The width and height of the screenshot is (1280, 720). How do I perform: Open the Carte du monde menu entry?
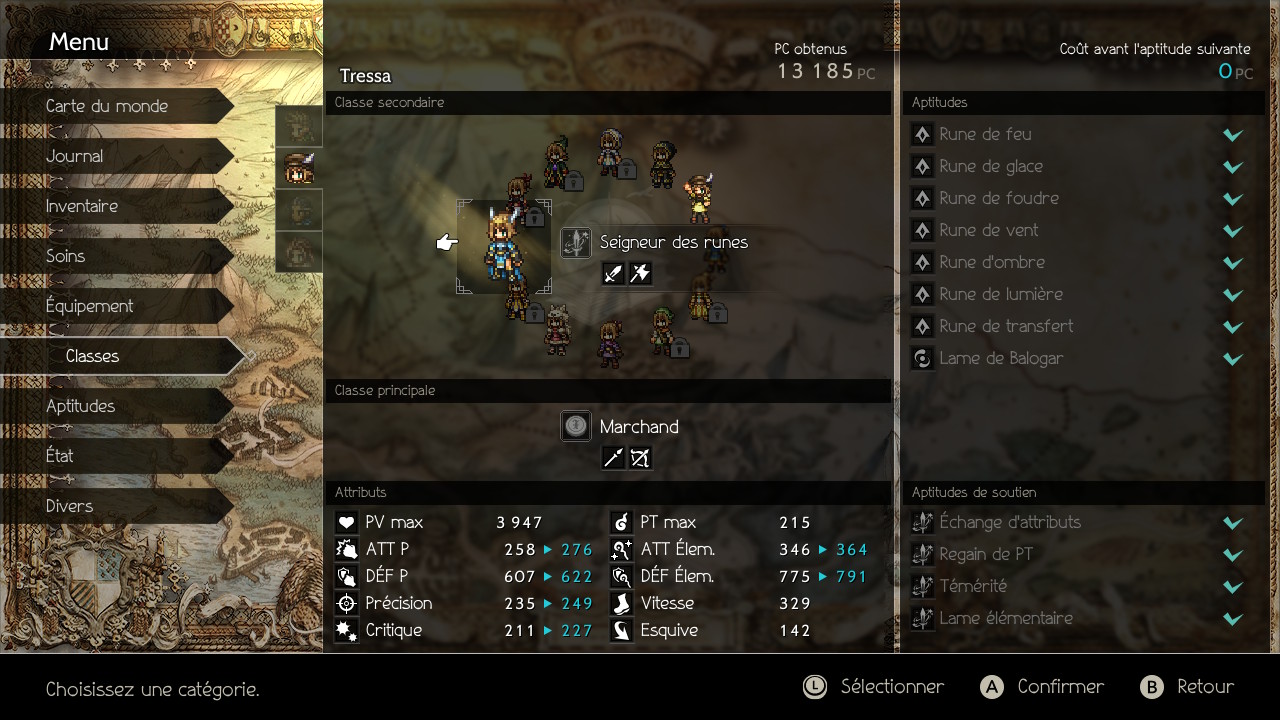tap(107, 106)
